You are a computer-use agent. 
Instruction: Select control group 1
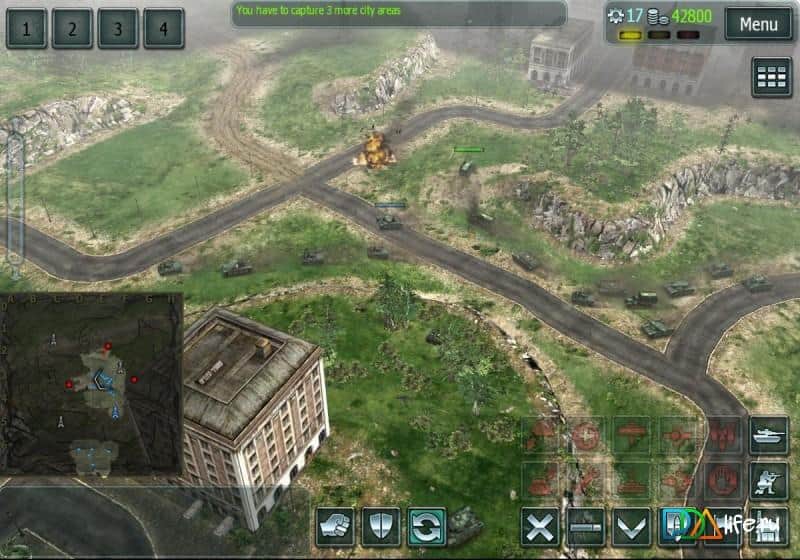coord(27,28)
